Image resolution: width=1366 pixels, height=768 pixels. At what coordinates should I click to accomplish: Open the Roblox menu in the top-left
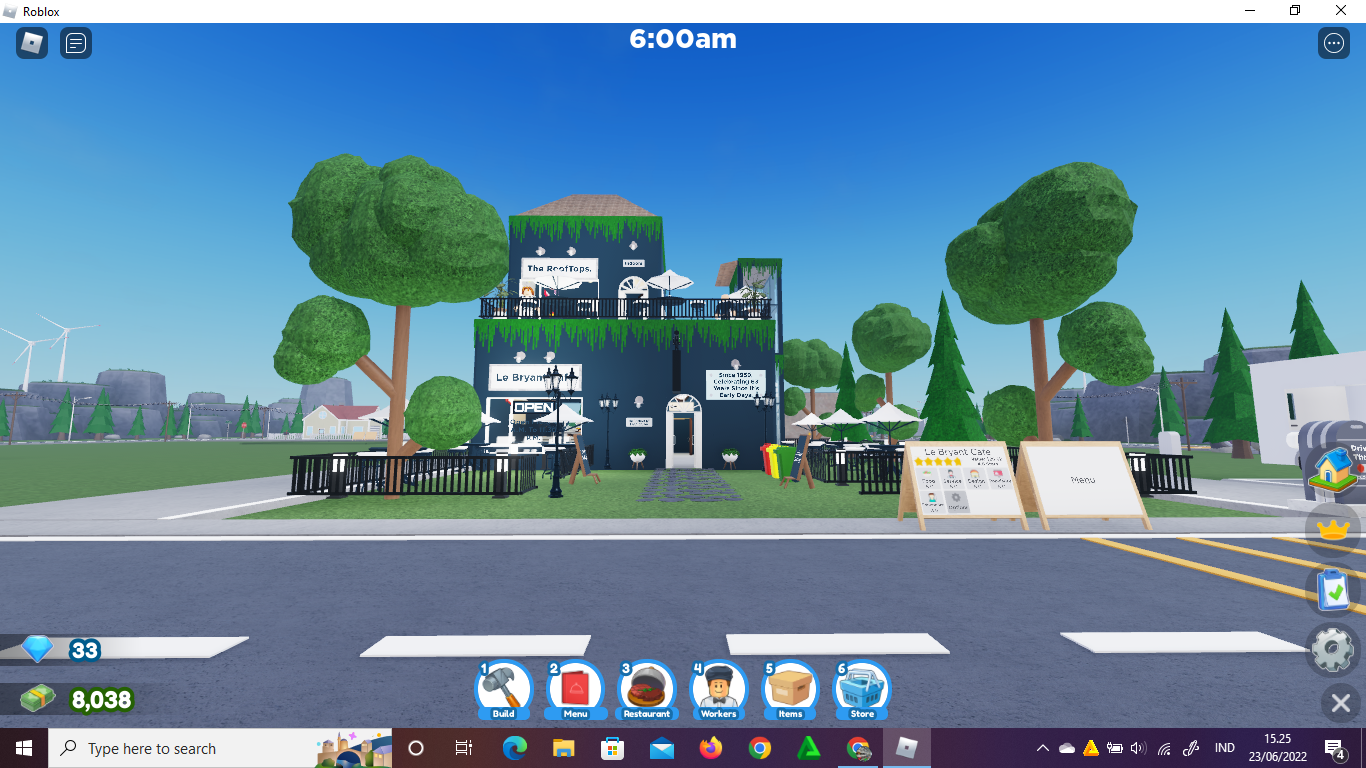tap(31, 42)
